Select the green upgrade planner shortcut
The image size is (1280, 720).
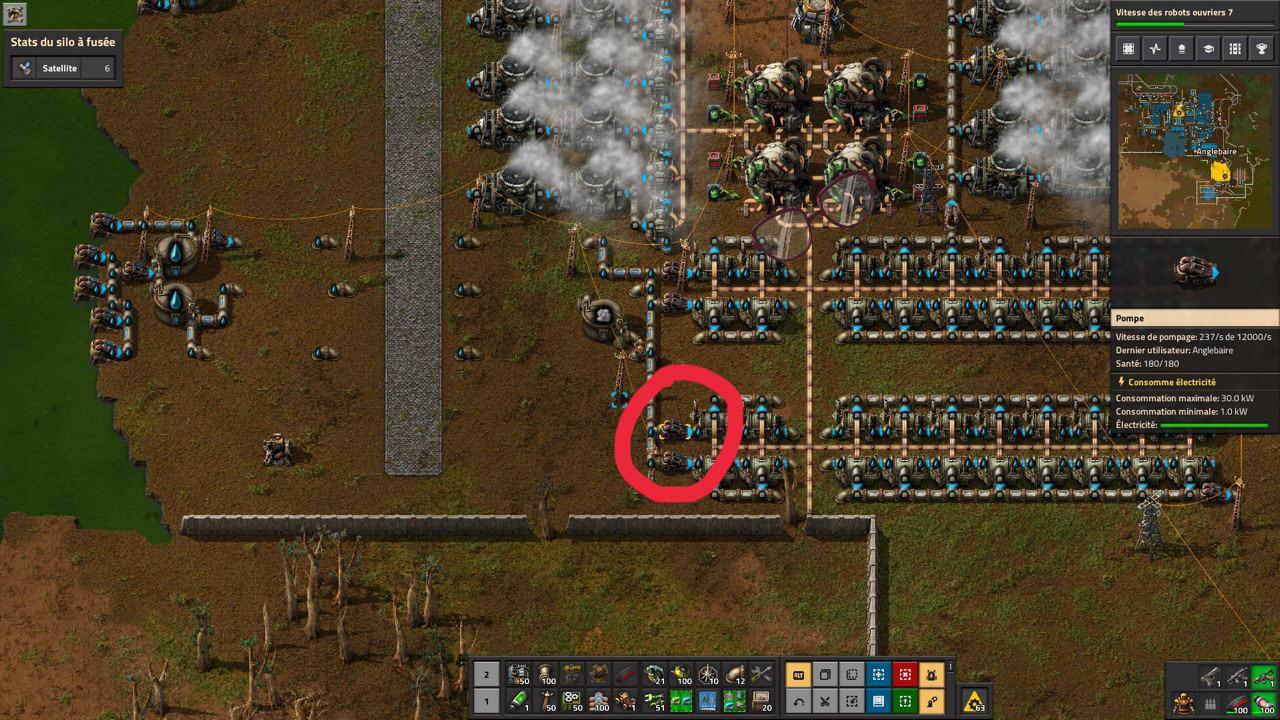tap(903, 701)
